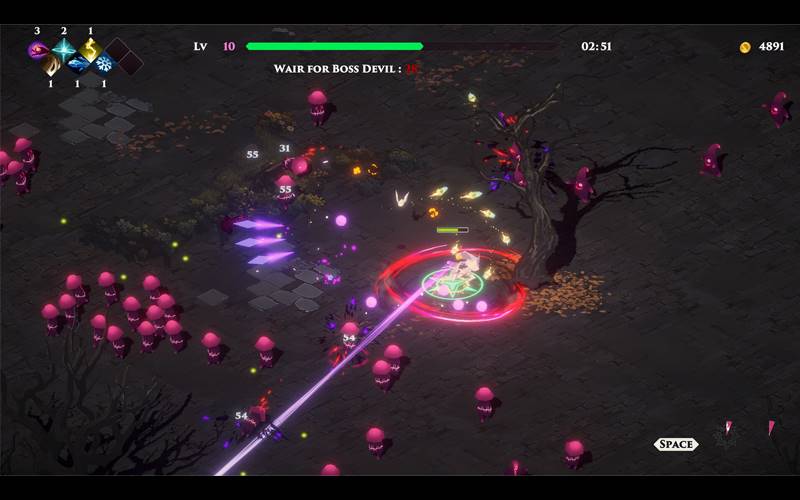
Task: Select the blue ice shard skill icon
Action: point(77,64)
